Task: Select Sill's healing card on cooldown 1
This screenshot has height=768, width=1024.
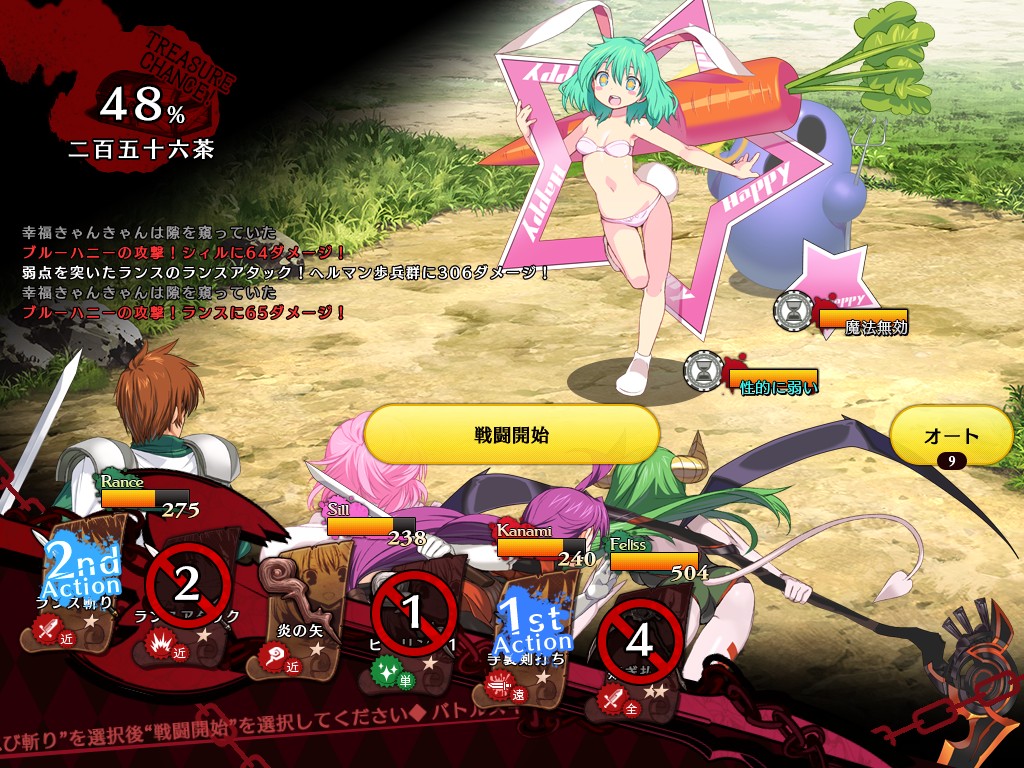Action: coord(414,612)
